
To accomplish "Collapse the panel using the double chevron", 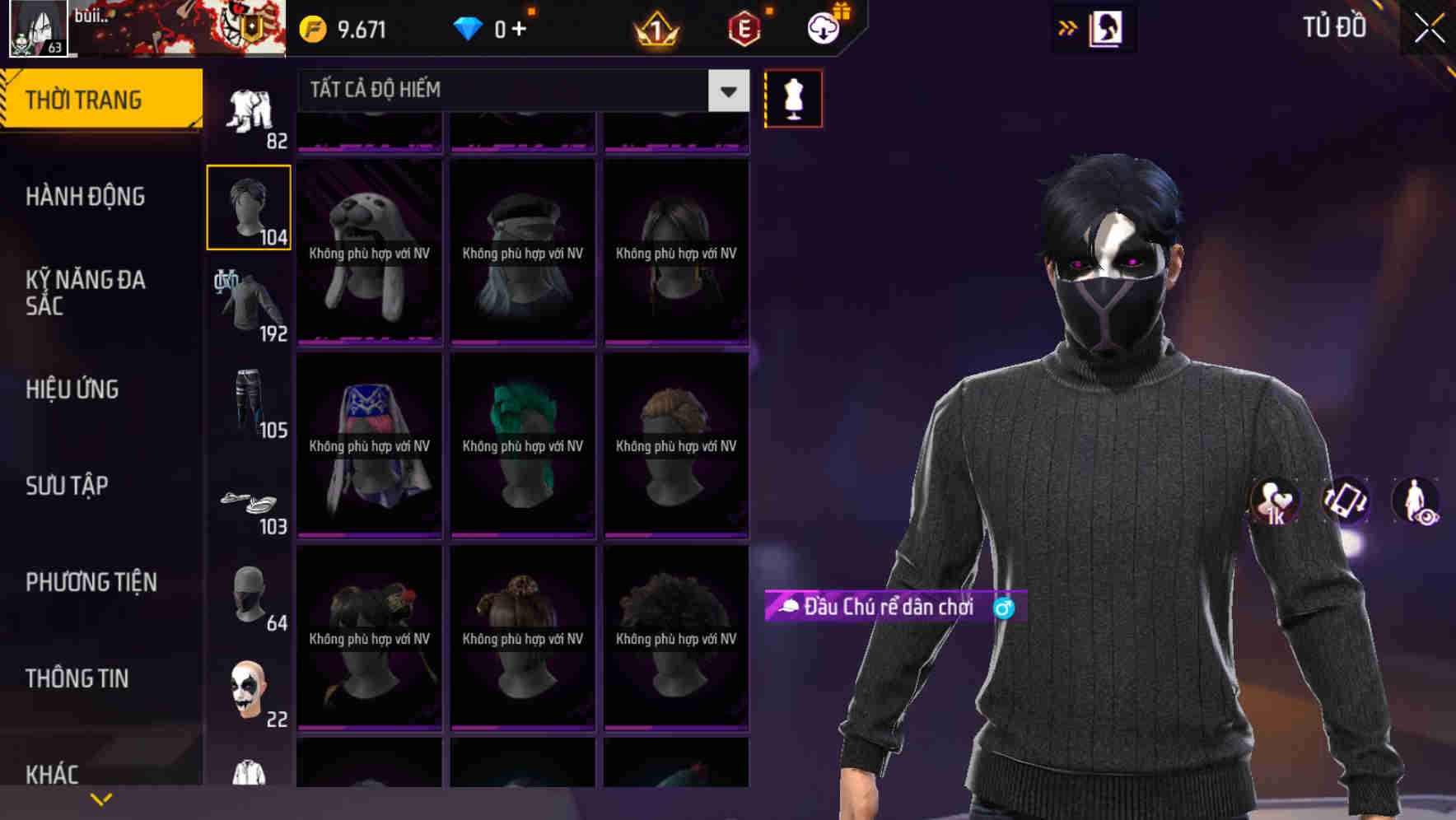I will 1068,27.
